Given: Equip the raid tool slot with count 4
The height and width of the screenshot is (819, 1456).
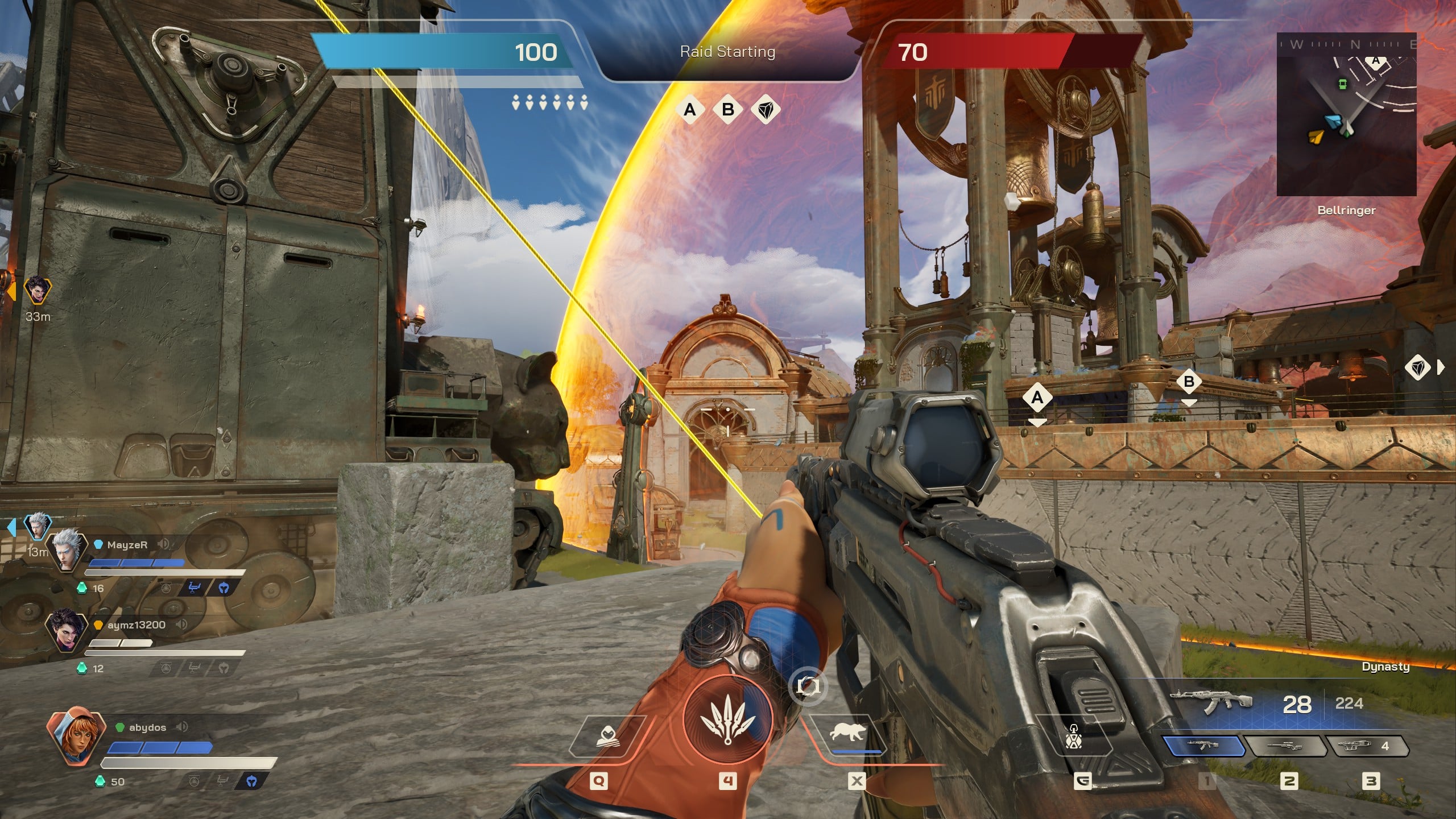Looking at the screenshot, I should [1366, 746].
